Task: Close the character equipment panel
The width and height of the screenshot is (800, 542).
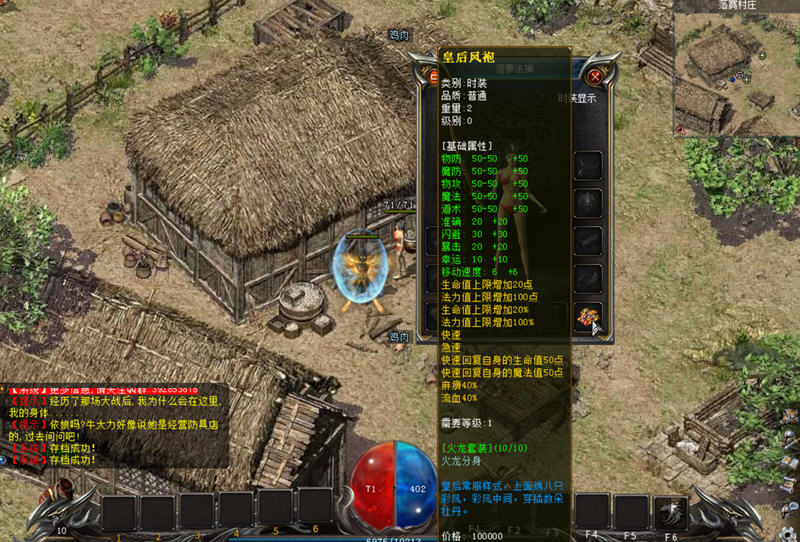Action: 595,76
